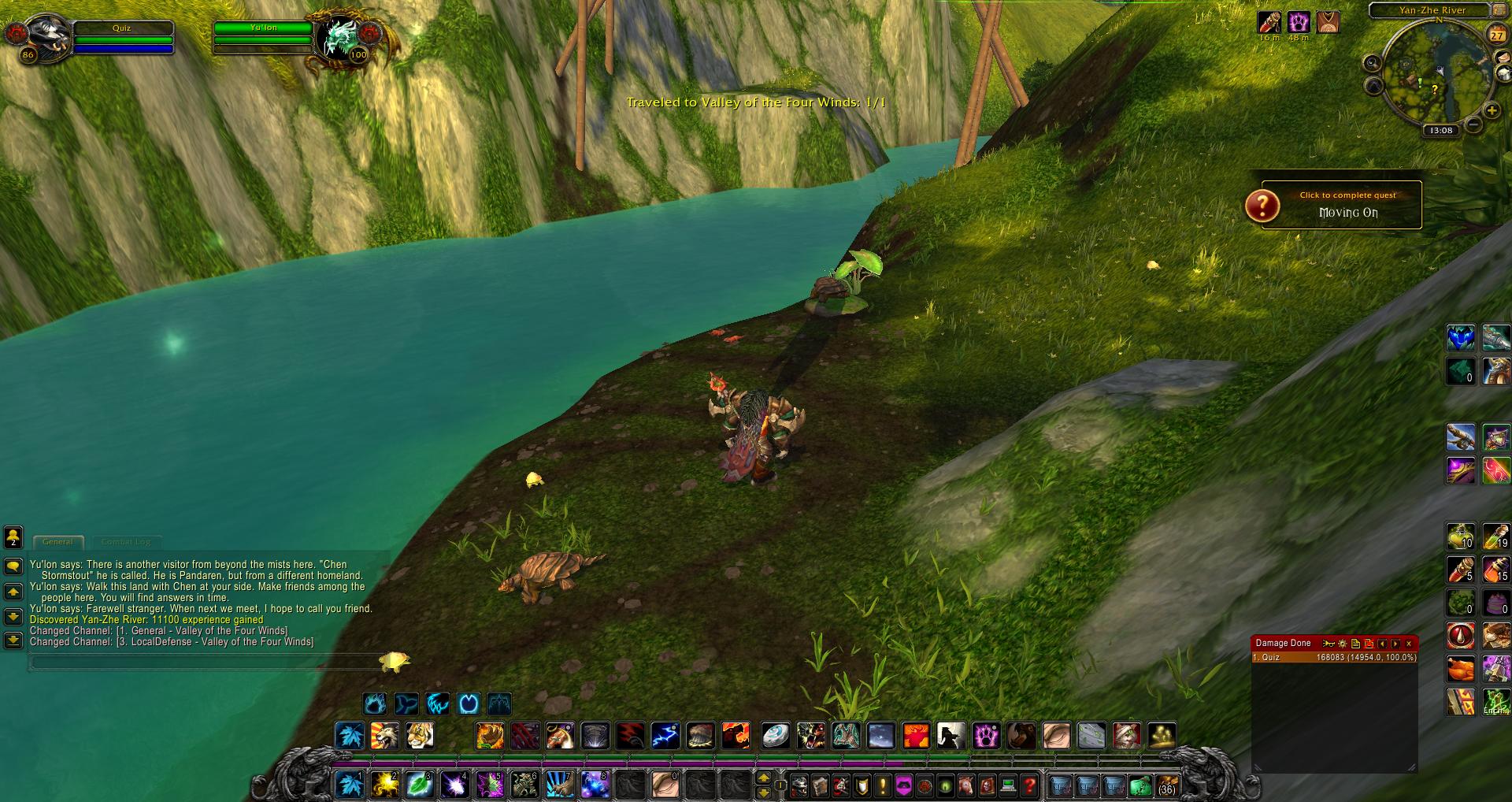Screen dimensions: 1512x802
Task: Switch to the Combat Log chat tab
Action: click(x=126, y=542)
